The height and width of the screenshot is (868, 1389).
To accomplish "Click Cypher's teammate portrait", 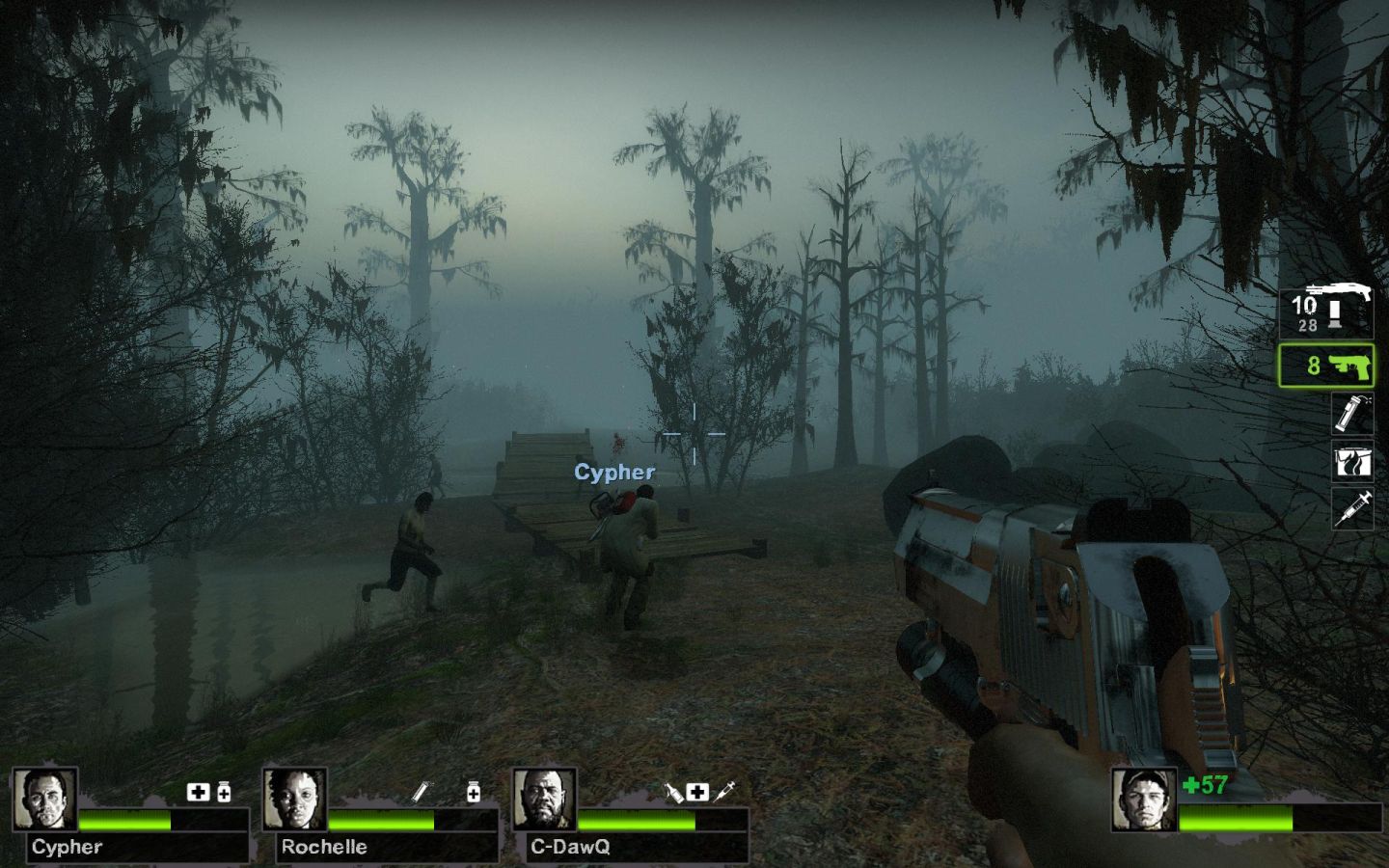I will coord(44,800).
